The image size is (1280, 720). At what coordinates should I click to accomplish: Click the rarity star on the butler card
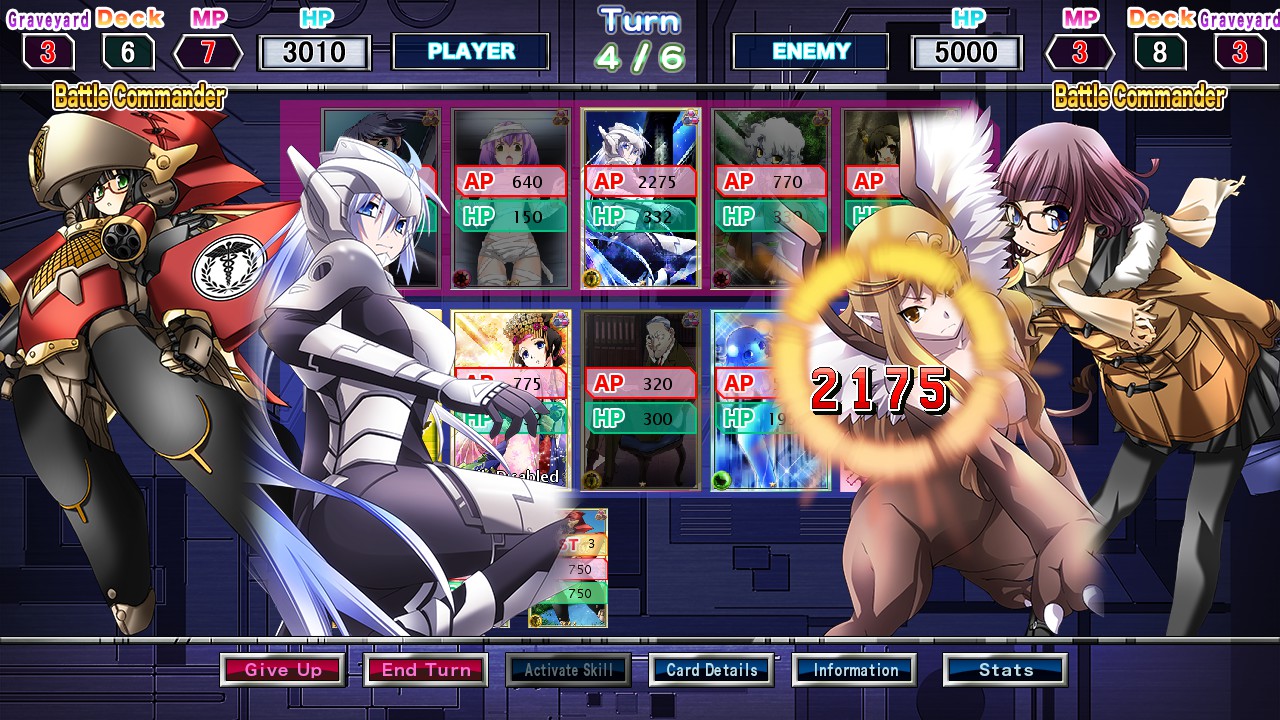click(x=643, y=483)
